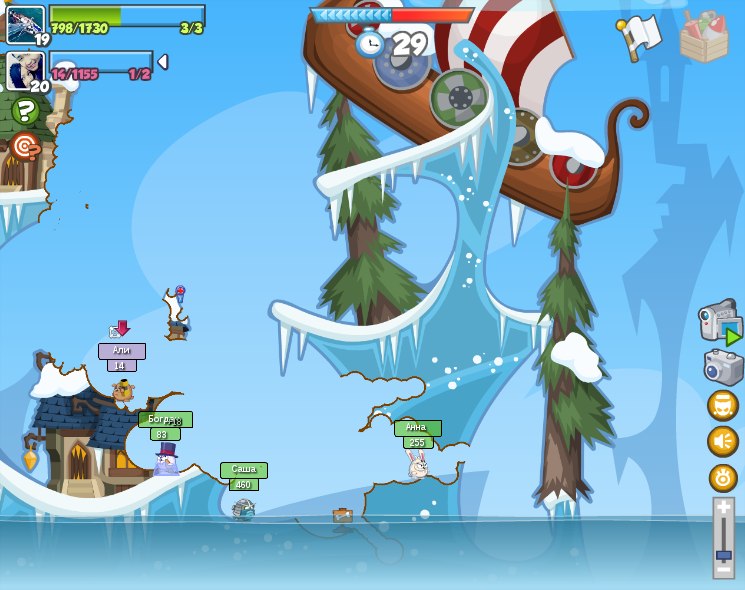The image size is (745, 590).
Task: Click the orange target hint button
Action: point(25,147)
